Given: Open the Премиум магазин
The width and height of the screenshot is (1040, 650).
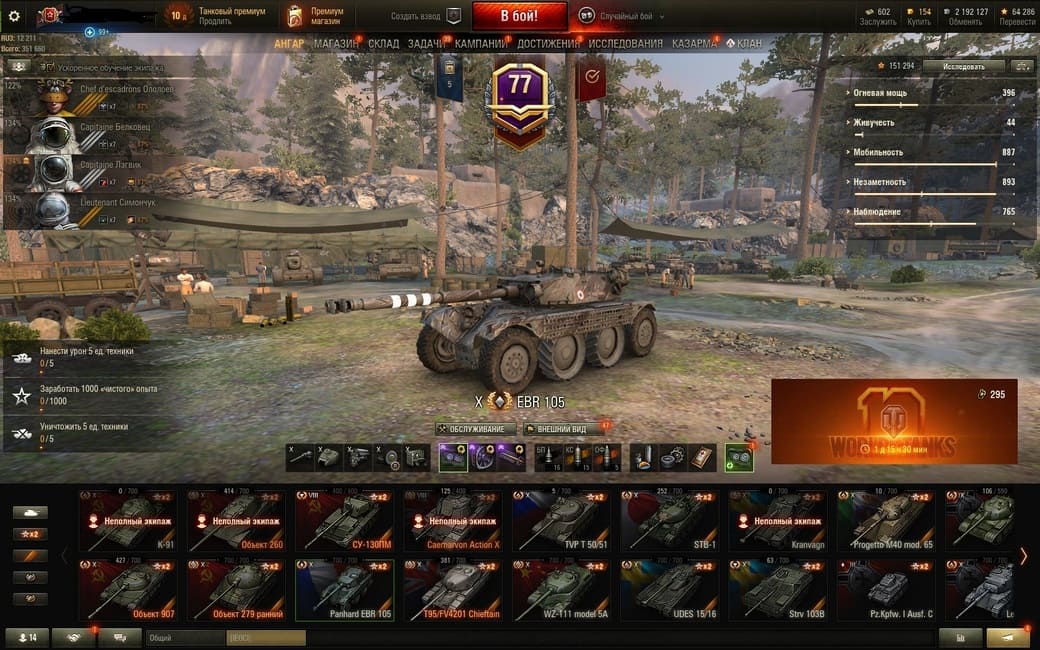Looking at the screenshot, I should (310, 16).
